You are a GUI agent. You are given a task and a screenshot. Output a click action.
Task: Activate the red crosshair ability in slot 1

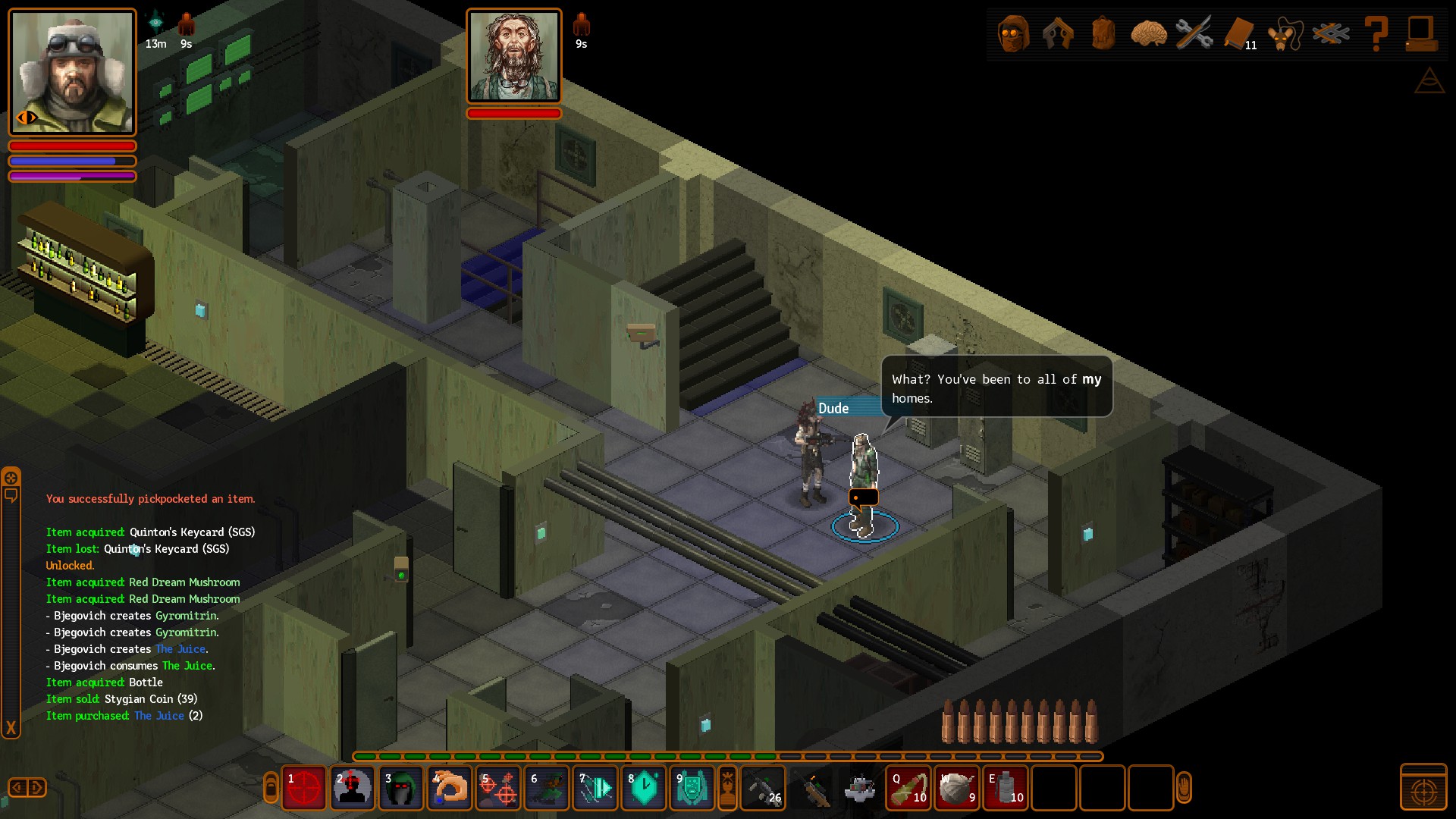[x=304, y=789]
